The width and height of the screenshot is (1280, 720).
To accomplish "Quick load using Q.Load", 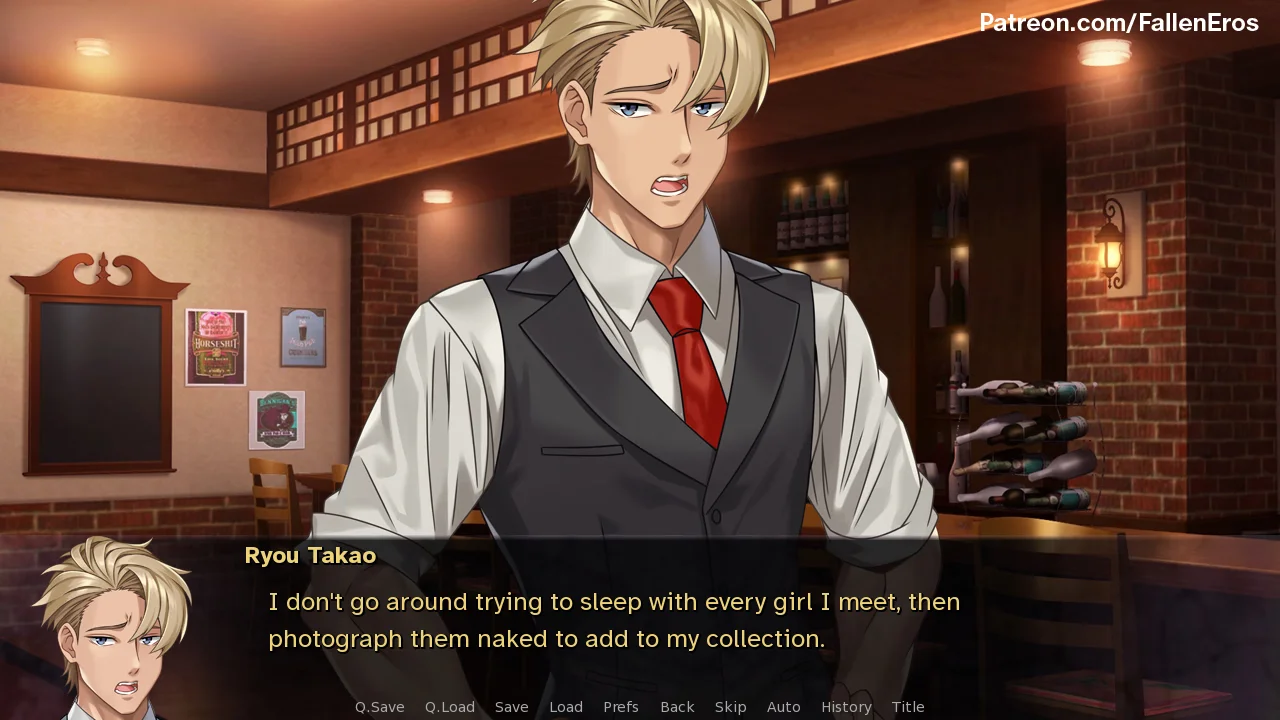I will 450,707.
